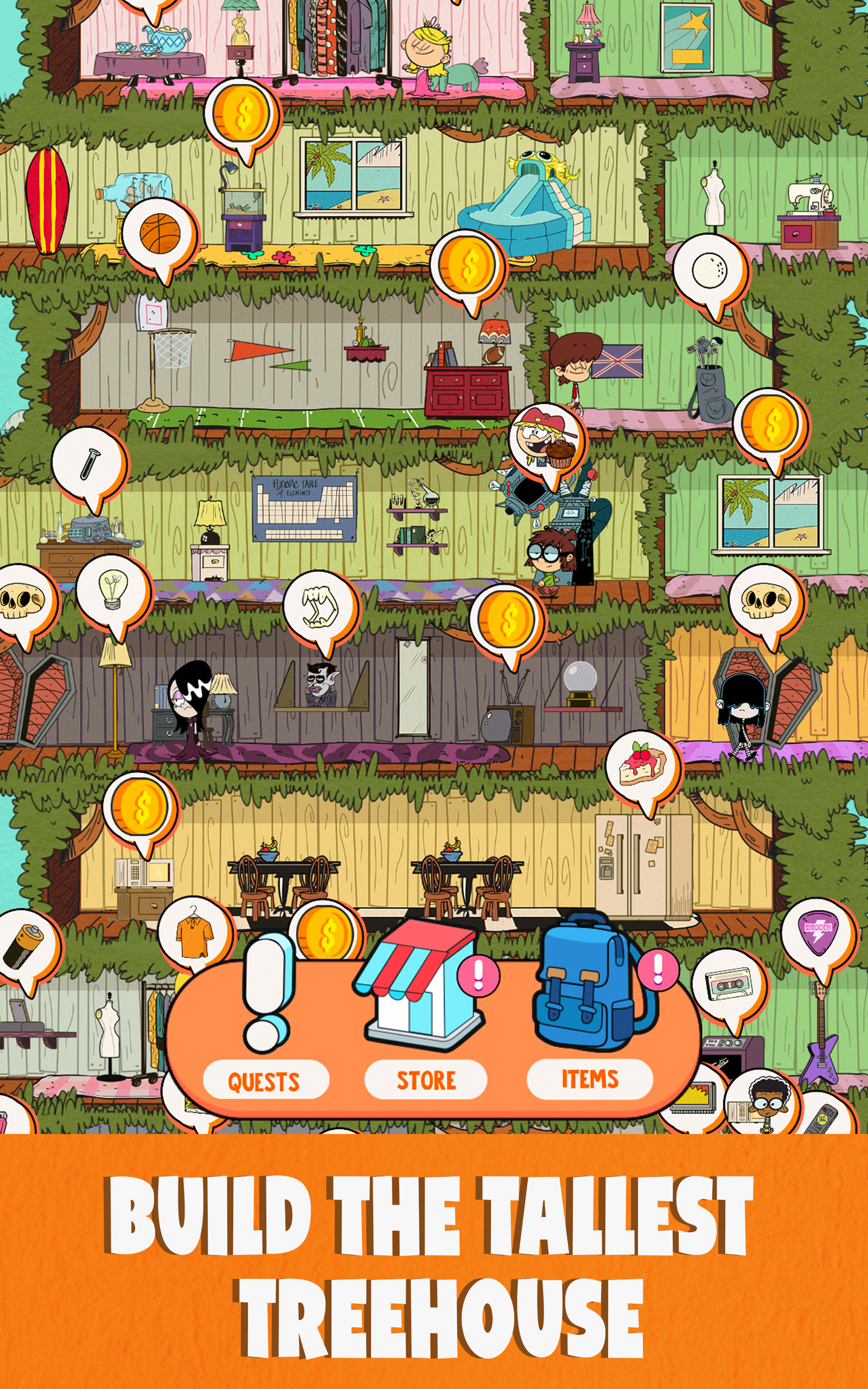Image resolution: width=868 pixels, height=1389 pixels.
Task: Tap the girl with muffin bubble
Action: pos(545,441)
